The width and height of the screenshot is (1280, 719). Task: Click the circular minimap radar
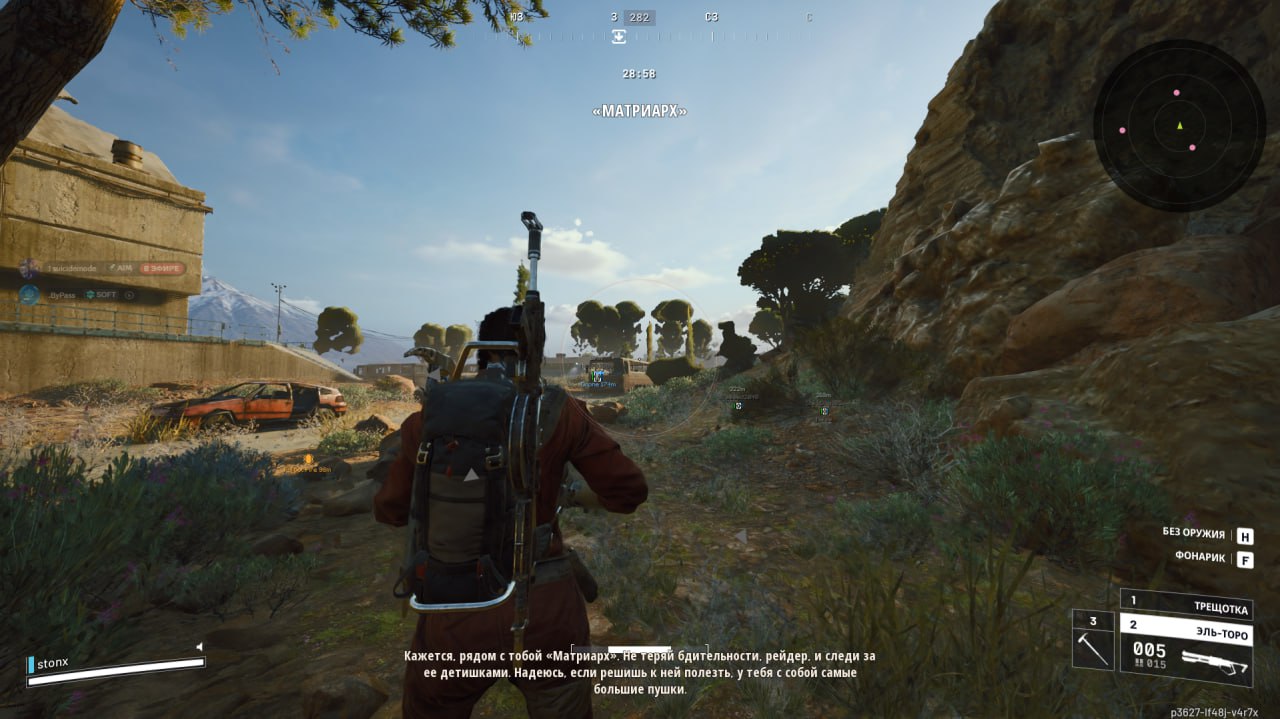1179,125
